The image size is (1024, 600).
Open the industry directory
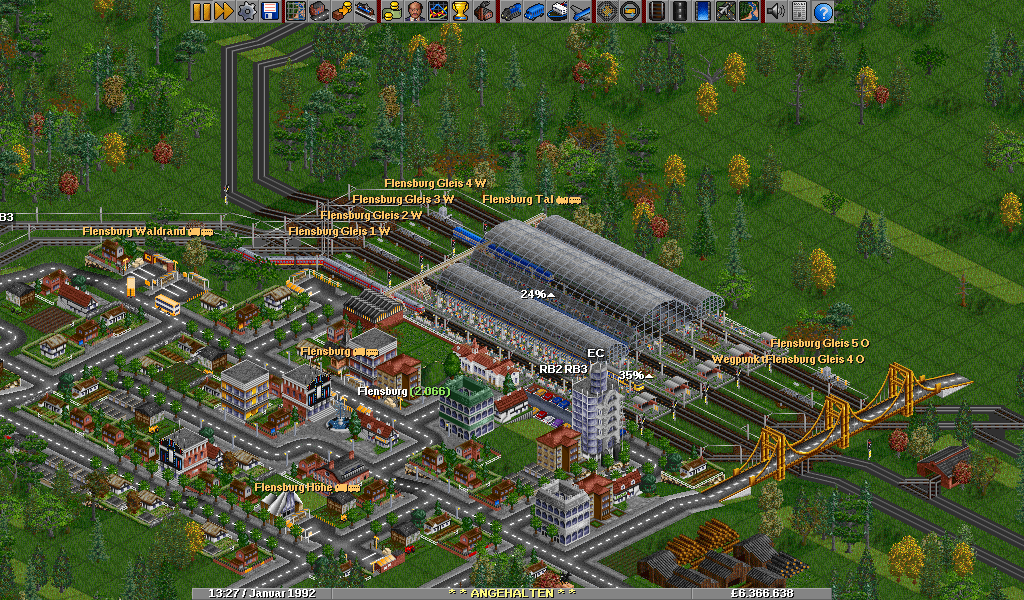tap(483, 12)
